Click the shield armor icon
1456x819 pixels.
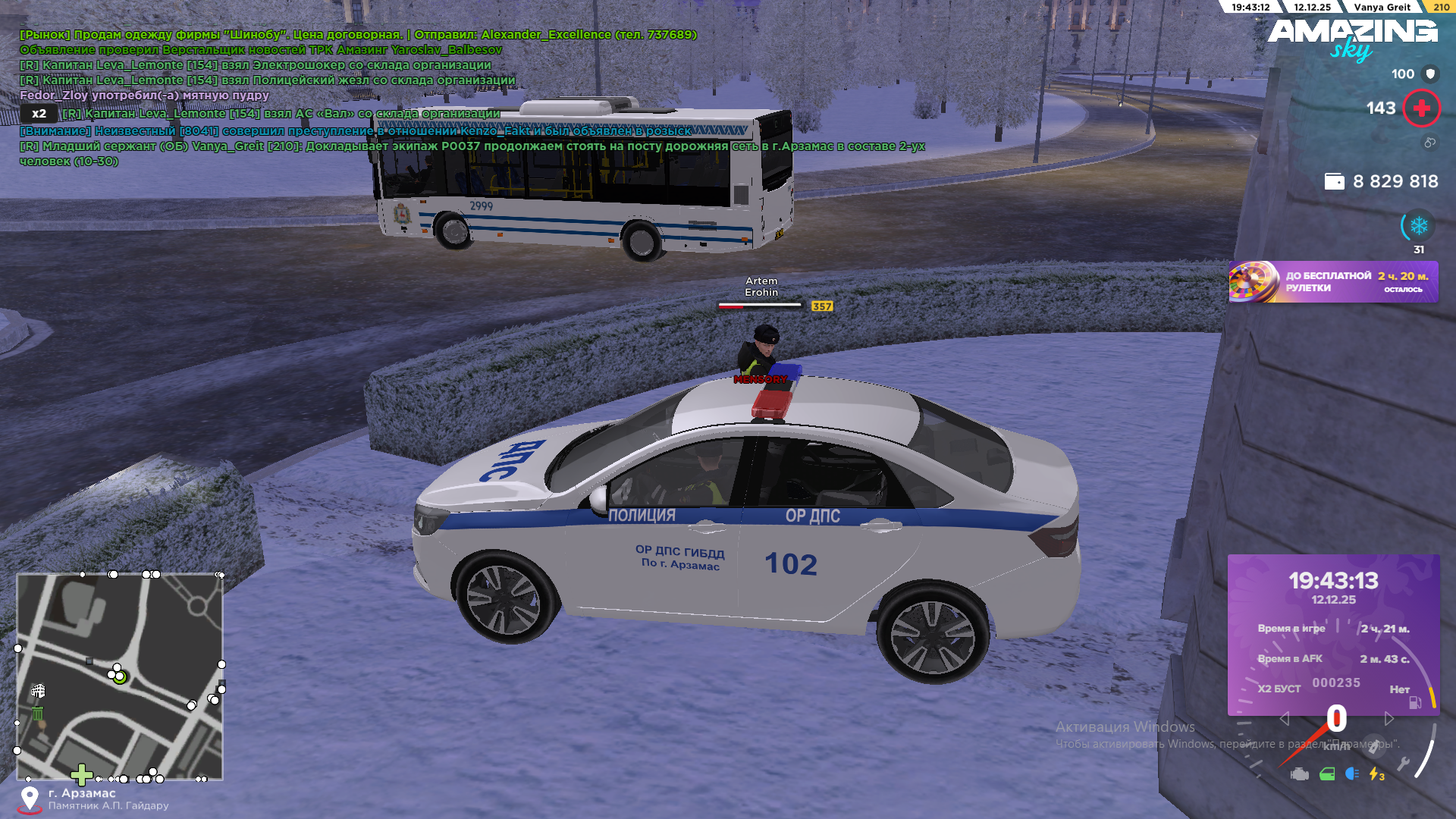(x=1430, y=74)
